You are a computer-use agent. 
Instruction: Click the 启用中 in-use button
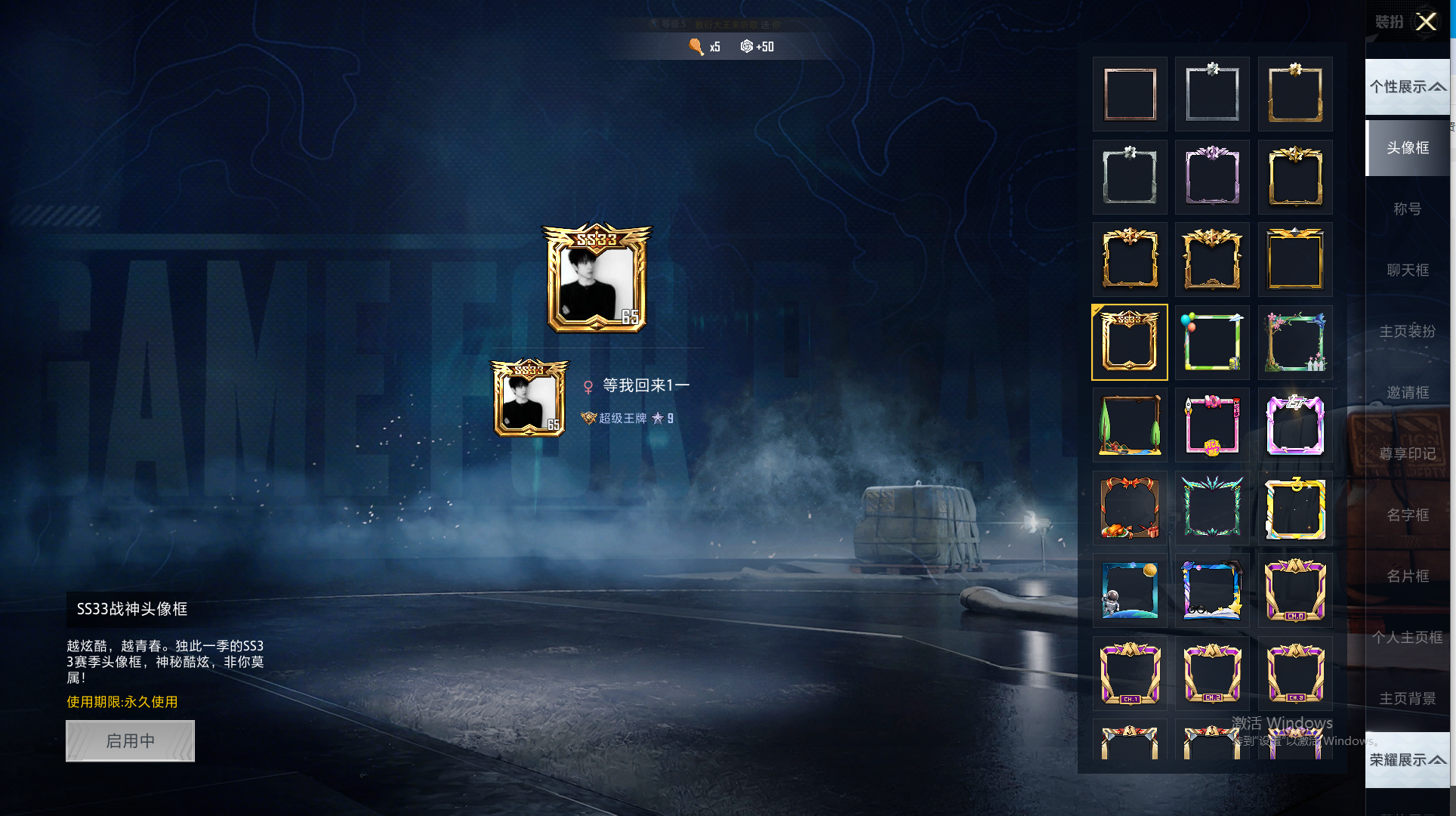coord(130,740)
